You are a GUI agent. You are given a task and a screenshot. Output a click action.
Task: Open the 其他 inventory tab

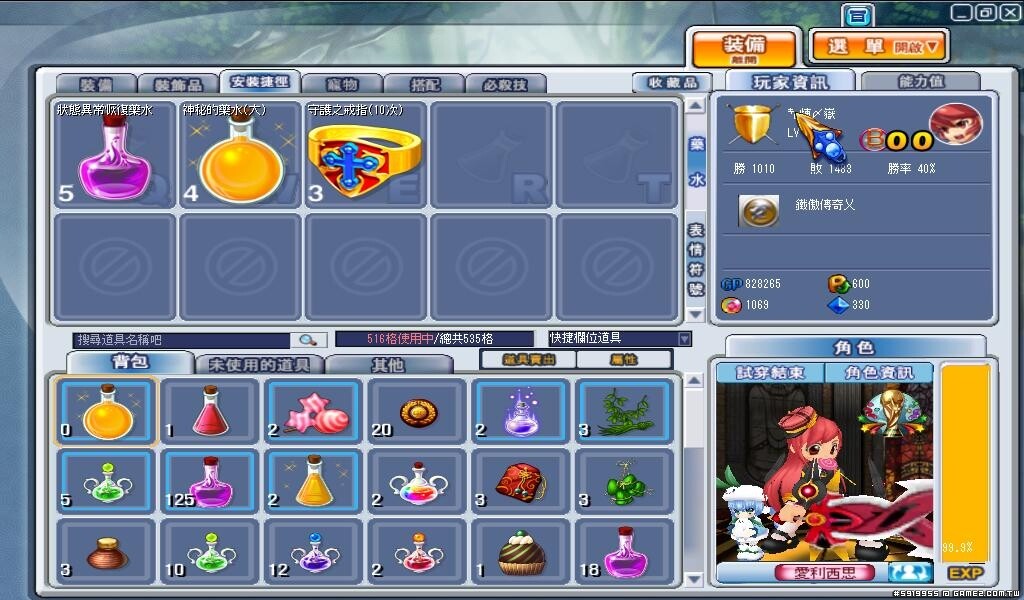[389, 365]
